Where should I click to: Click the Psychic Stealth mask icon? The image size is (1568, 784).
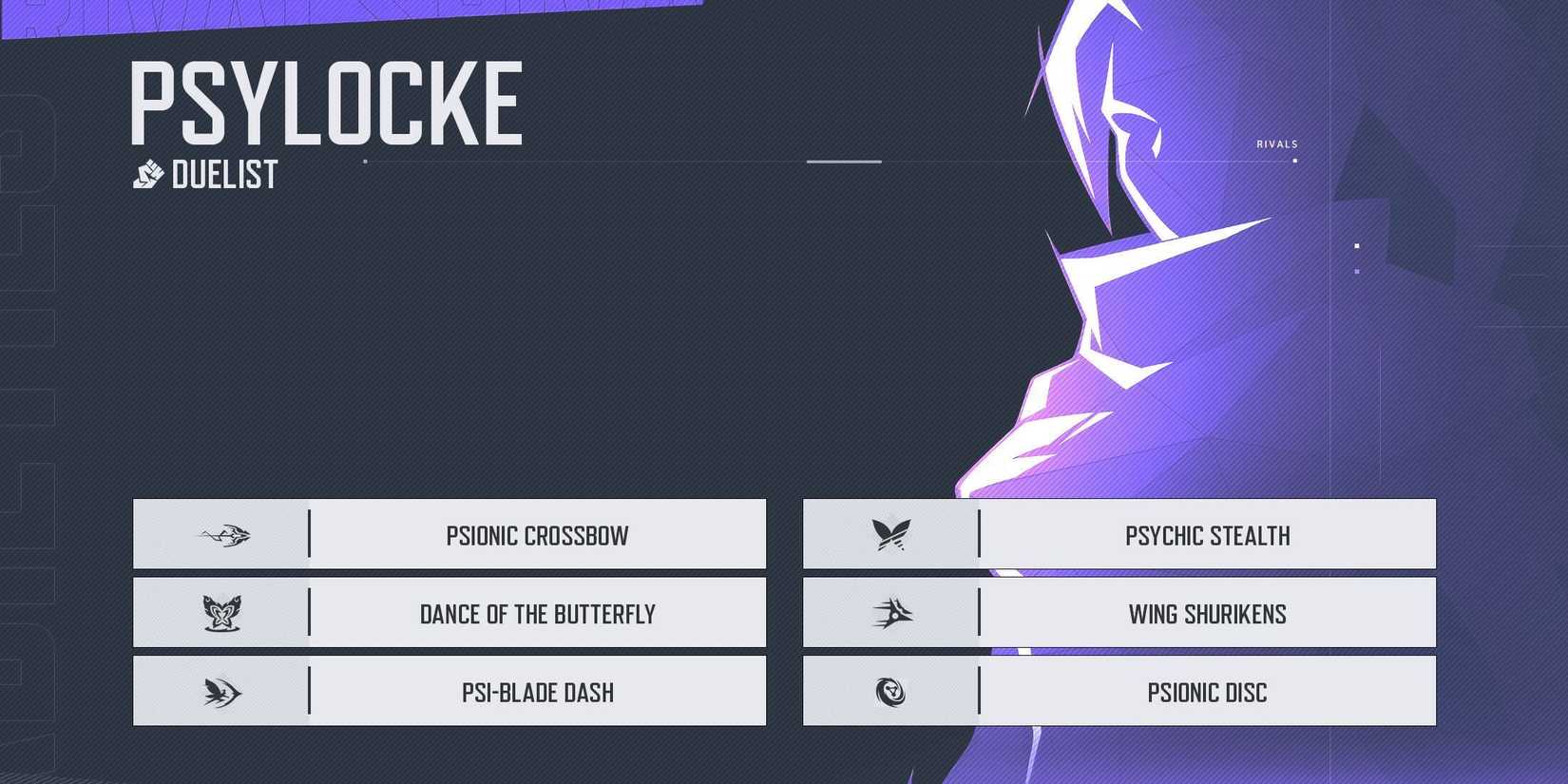tap(891, 534)
